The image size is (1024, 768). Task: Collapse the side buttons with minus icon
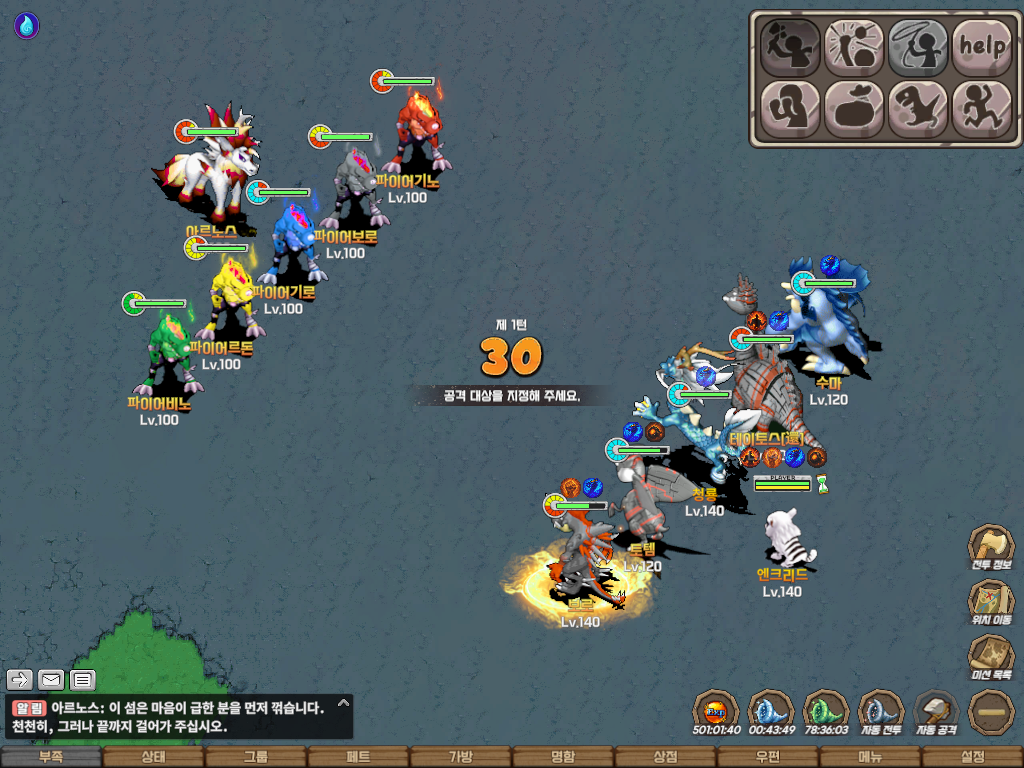[991, 712]
